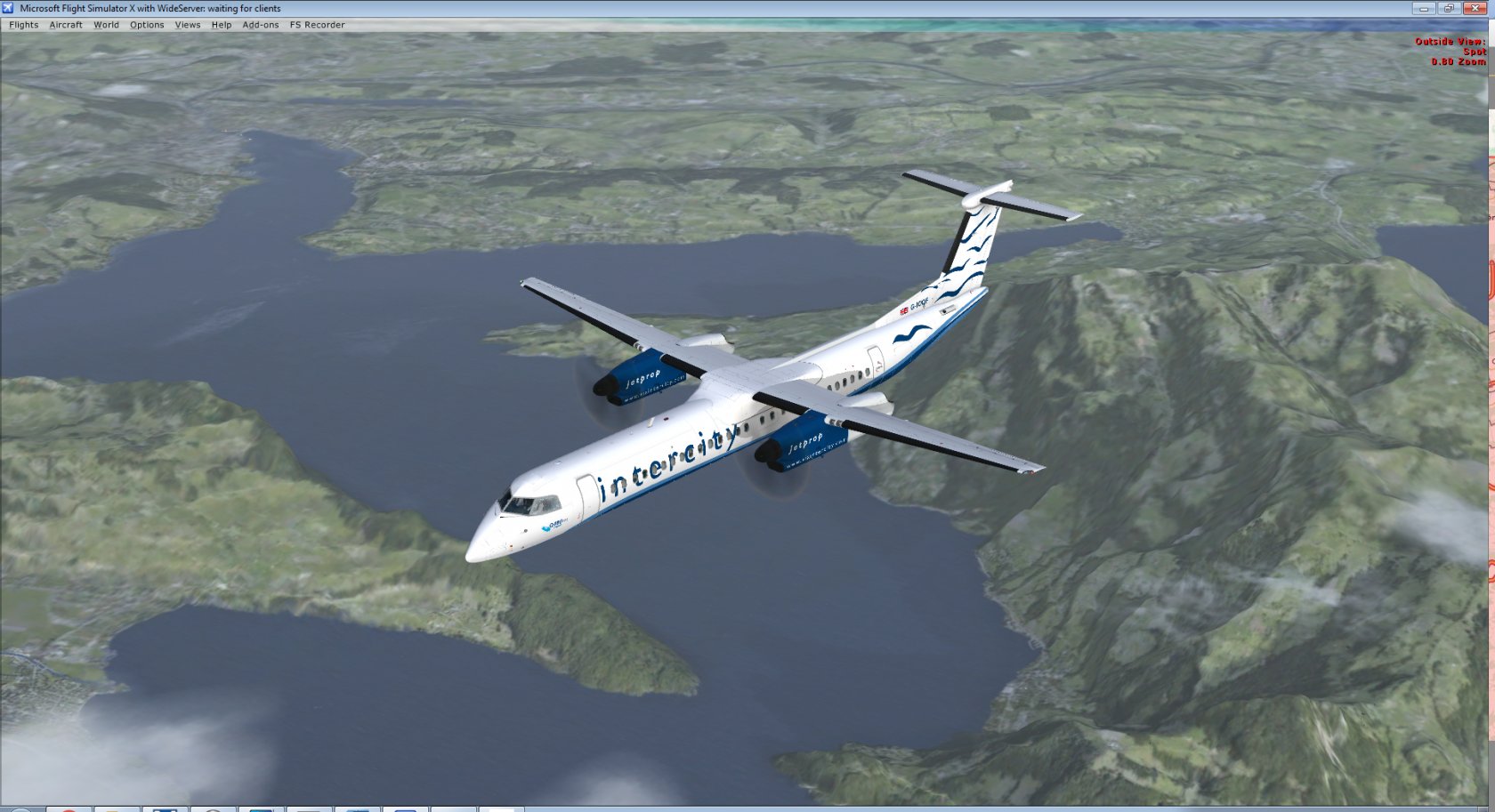This screenshot has height=812, width=1495.
Task: Open the Flights menu
Action: [24, 25]
